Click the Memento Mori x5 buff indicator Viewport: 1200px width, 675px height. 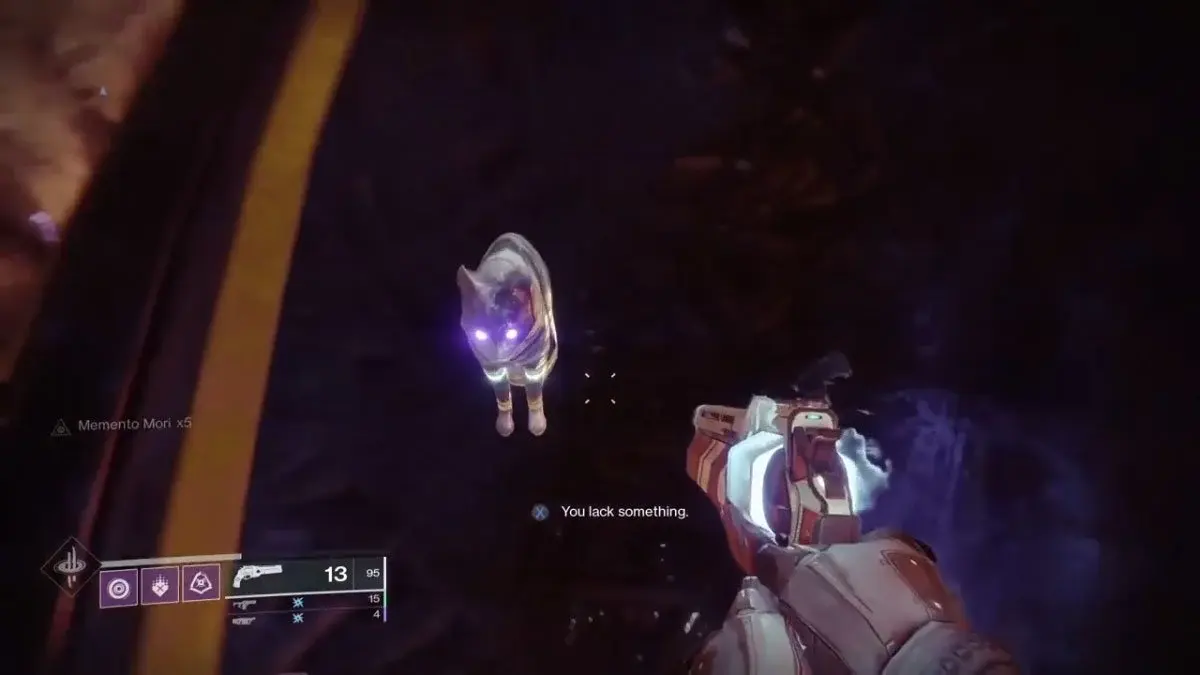(122, 424)
